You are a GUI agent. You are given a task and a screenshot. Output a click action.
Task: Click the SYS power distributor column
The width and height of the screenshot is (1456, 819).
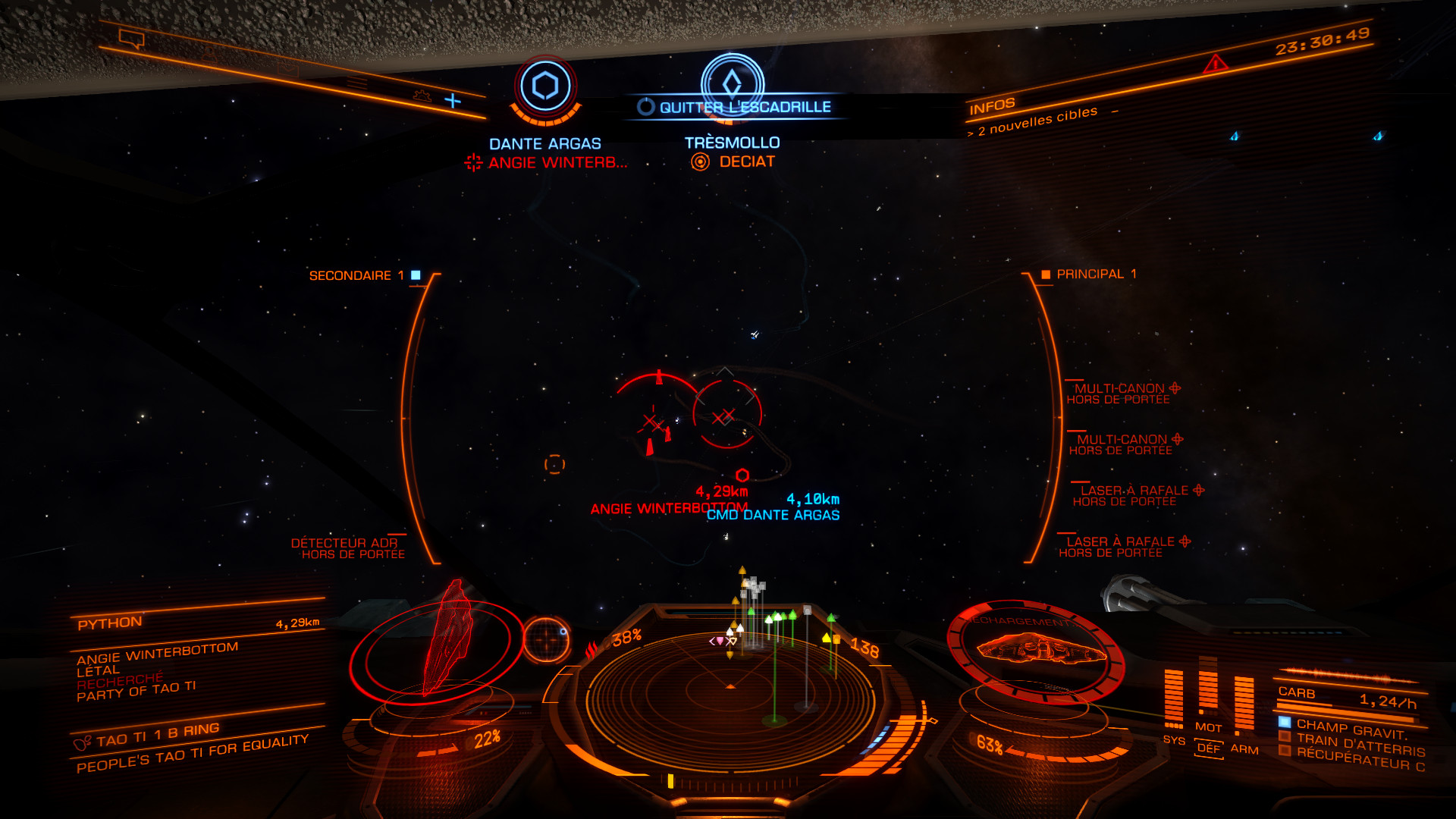pyautogui.click(x=1173, y=699)
